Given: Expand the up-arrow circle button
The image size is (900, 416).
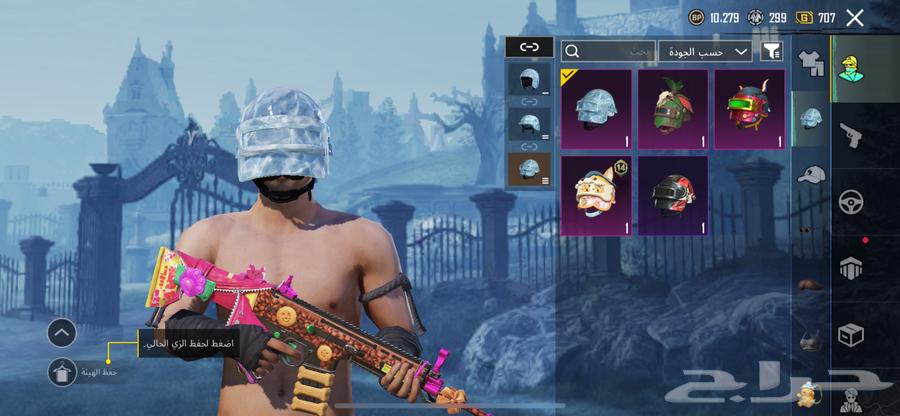Looking at the screenshot, I should pyautogui.click(x=62, y=333).
